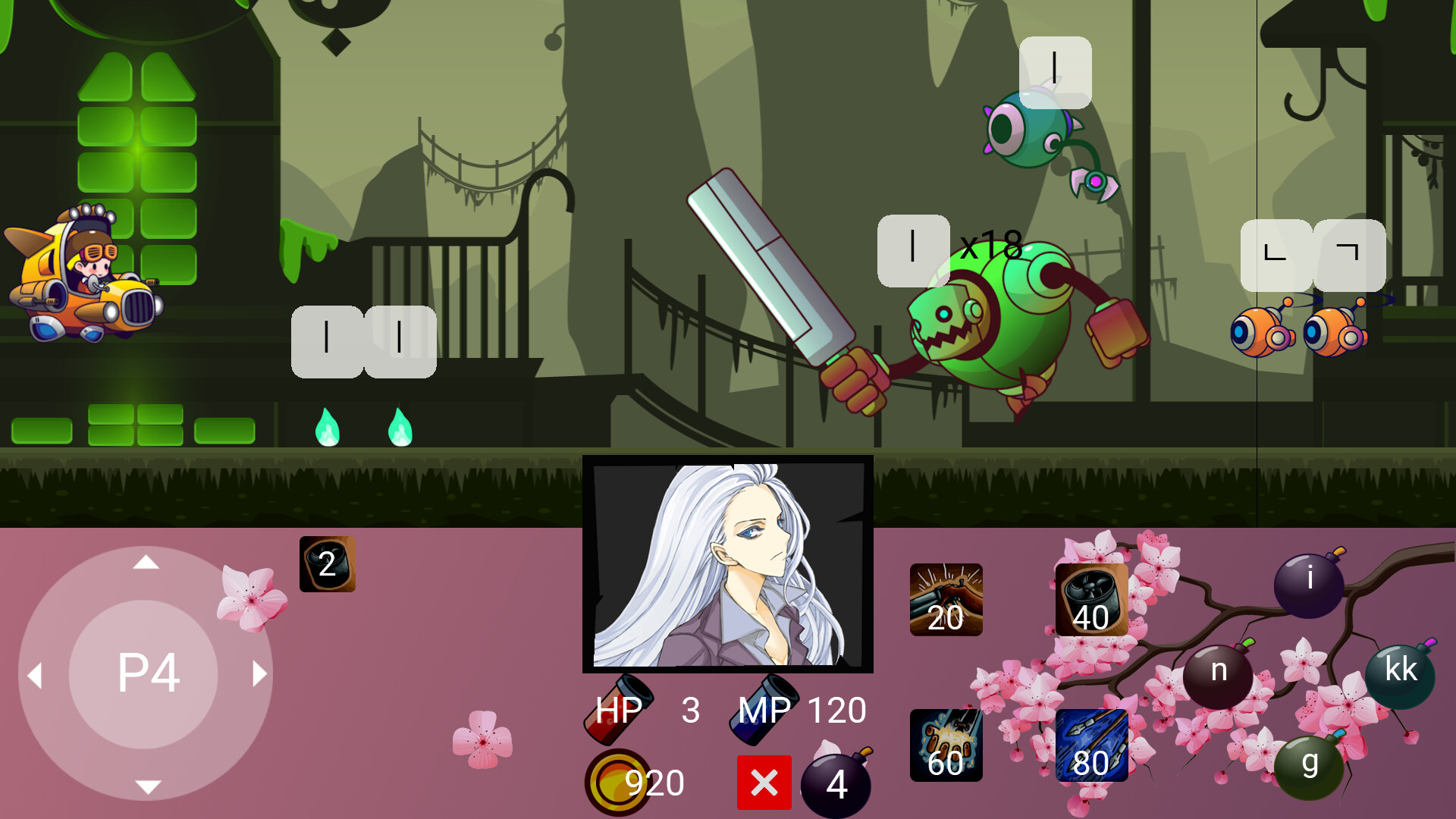This screenshot has width=1456, height=819.
Task: Tap the key prompt above the flying eyeball enemy
Action: pos(1053,72)
